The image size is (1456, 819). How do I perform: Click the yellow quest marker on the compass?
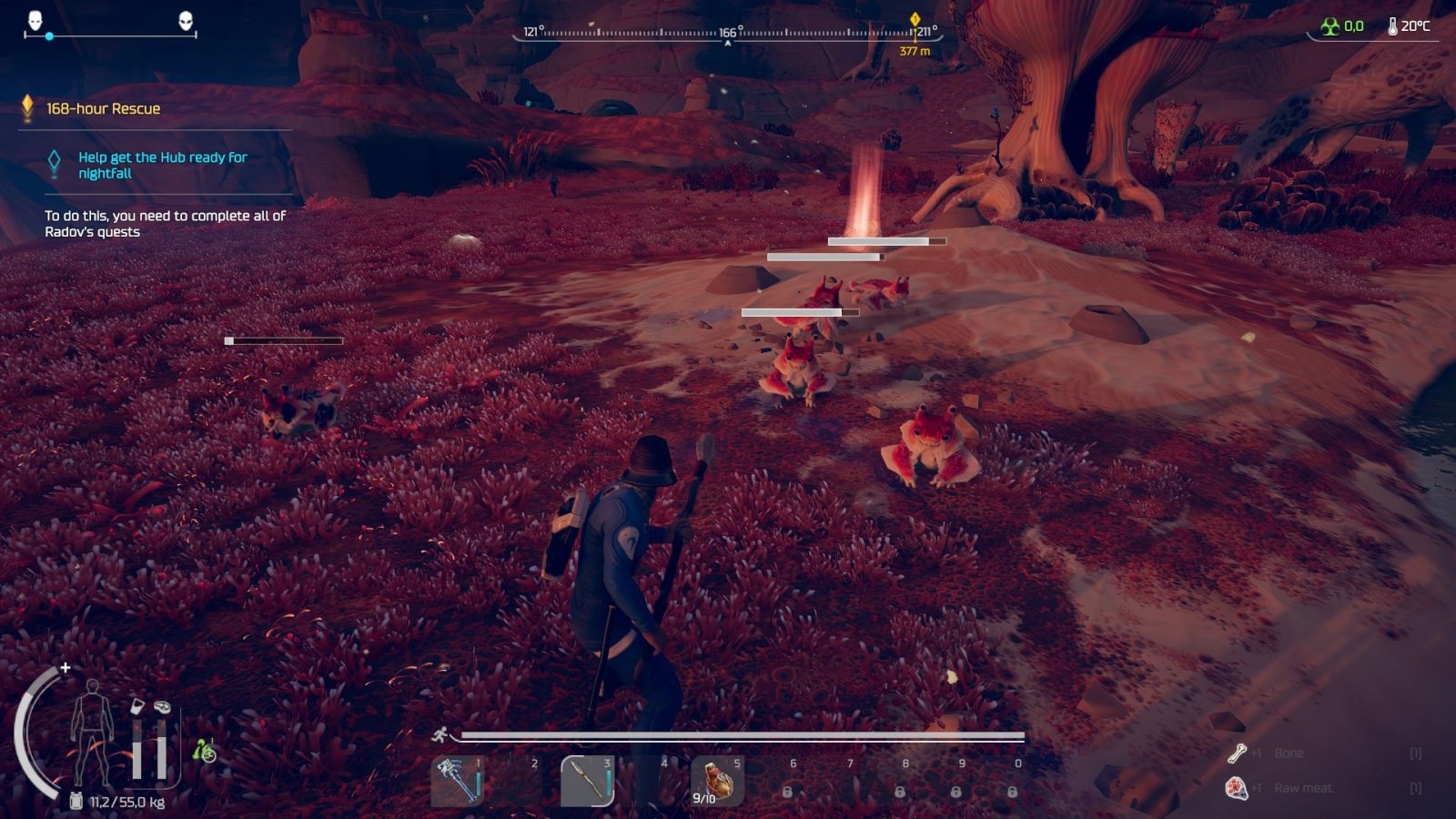(915, 20)
